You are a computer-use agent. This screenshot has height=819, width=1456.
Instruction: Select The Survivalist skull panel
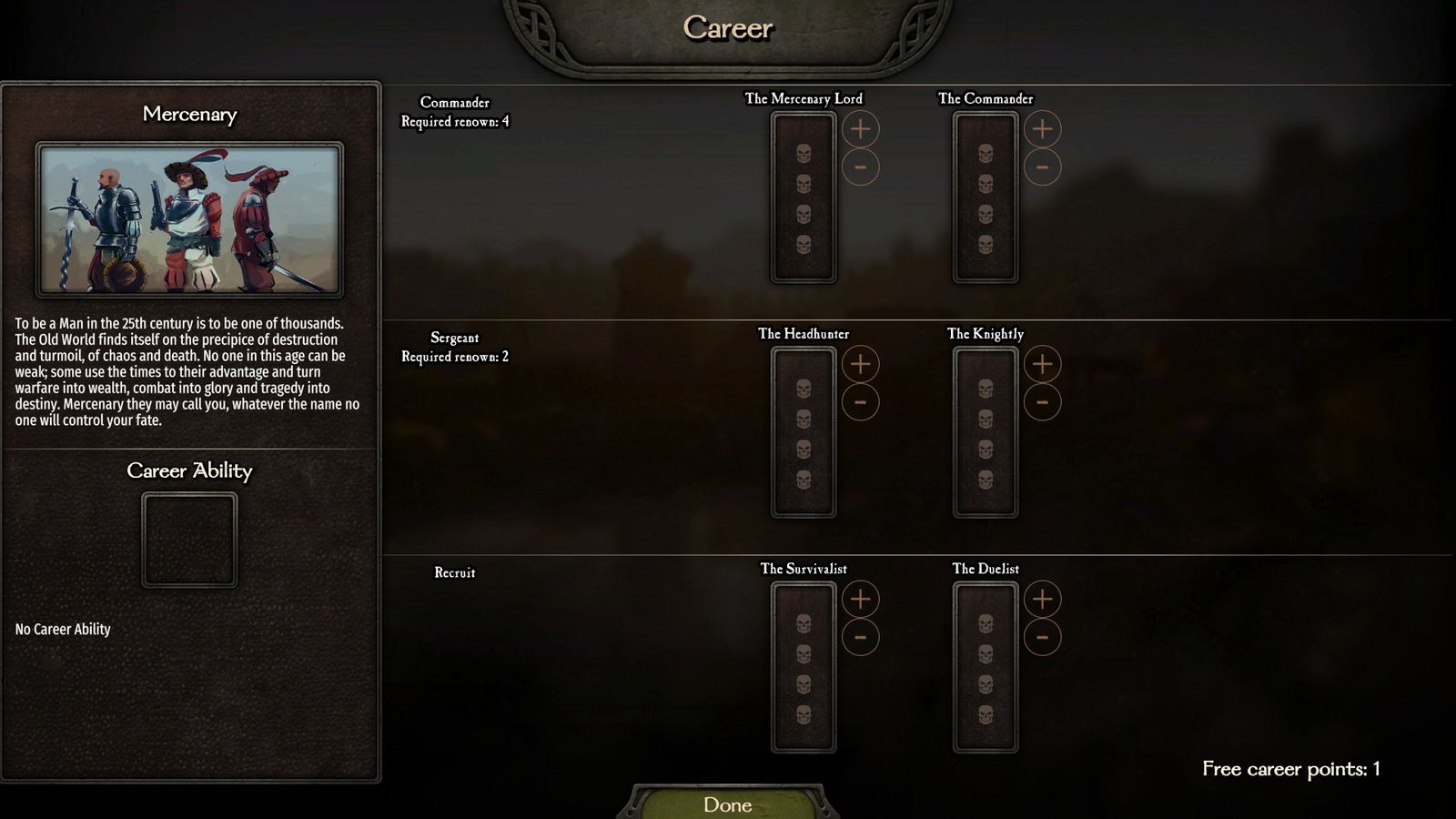804,668
